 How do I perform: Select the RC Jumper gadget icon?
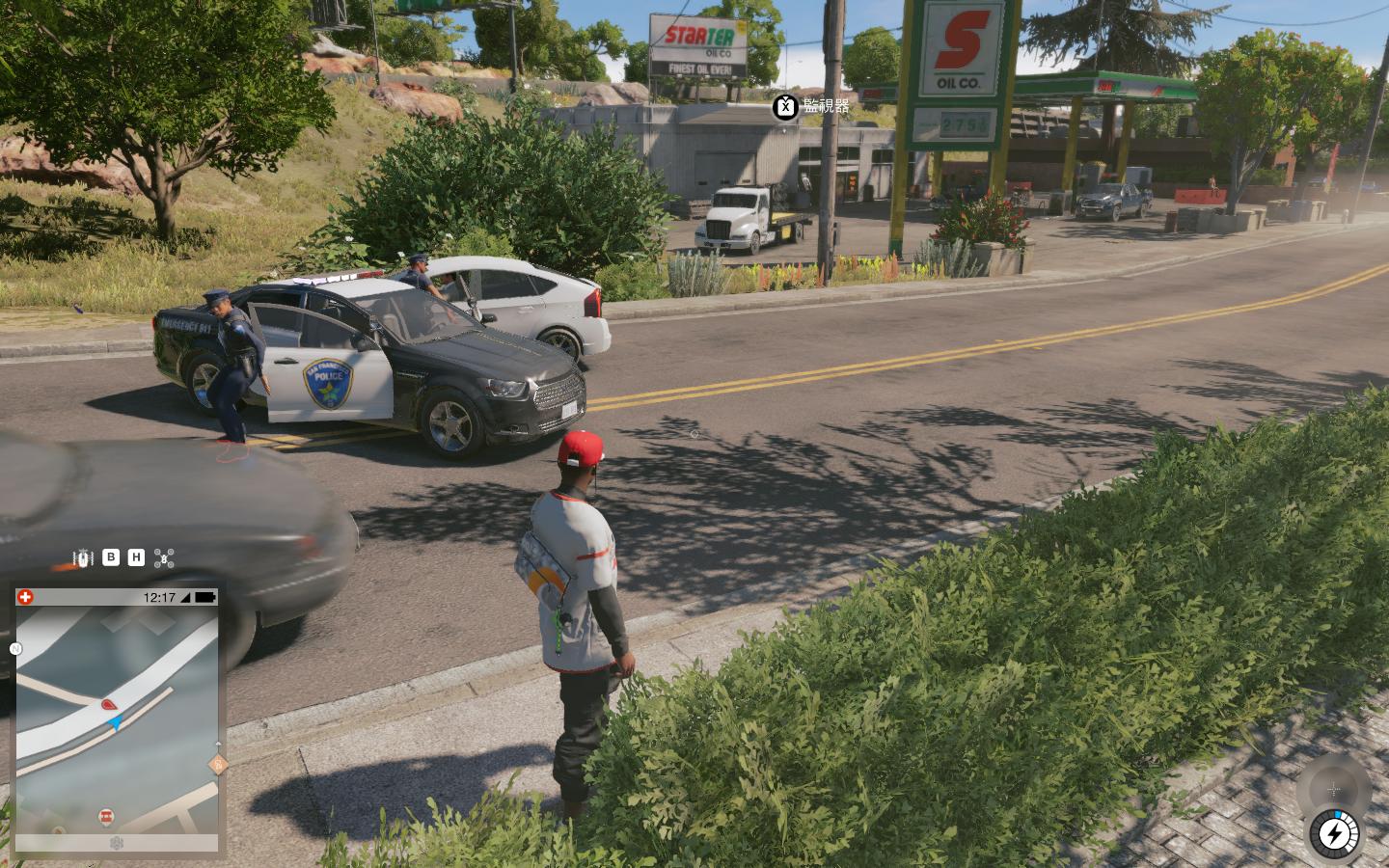(84, 557)
